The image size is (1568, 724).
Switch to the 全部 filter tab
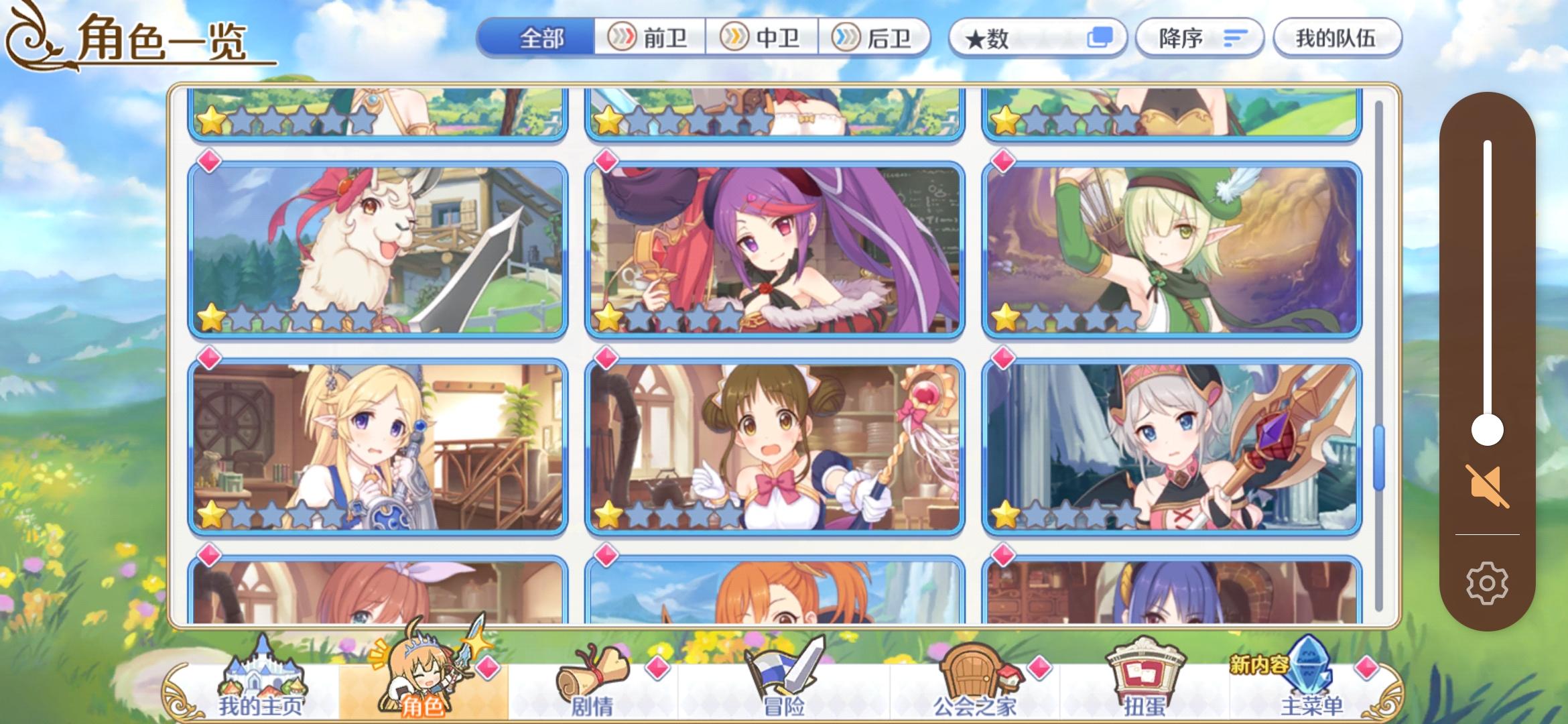coord(543,38)
